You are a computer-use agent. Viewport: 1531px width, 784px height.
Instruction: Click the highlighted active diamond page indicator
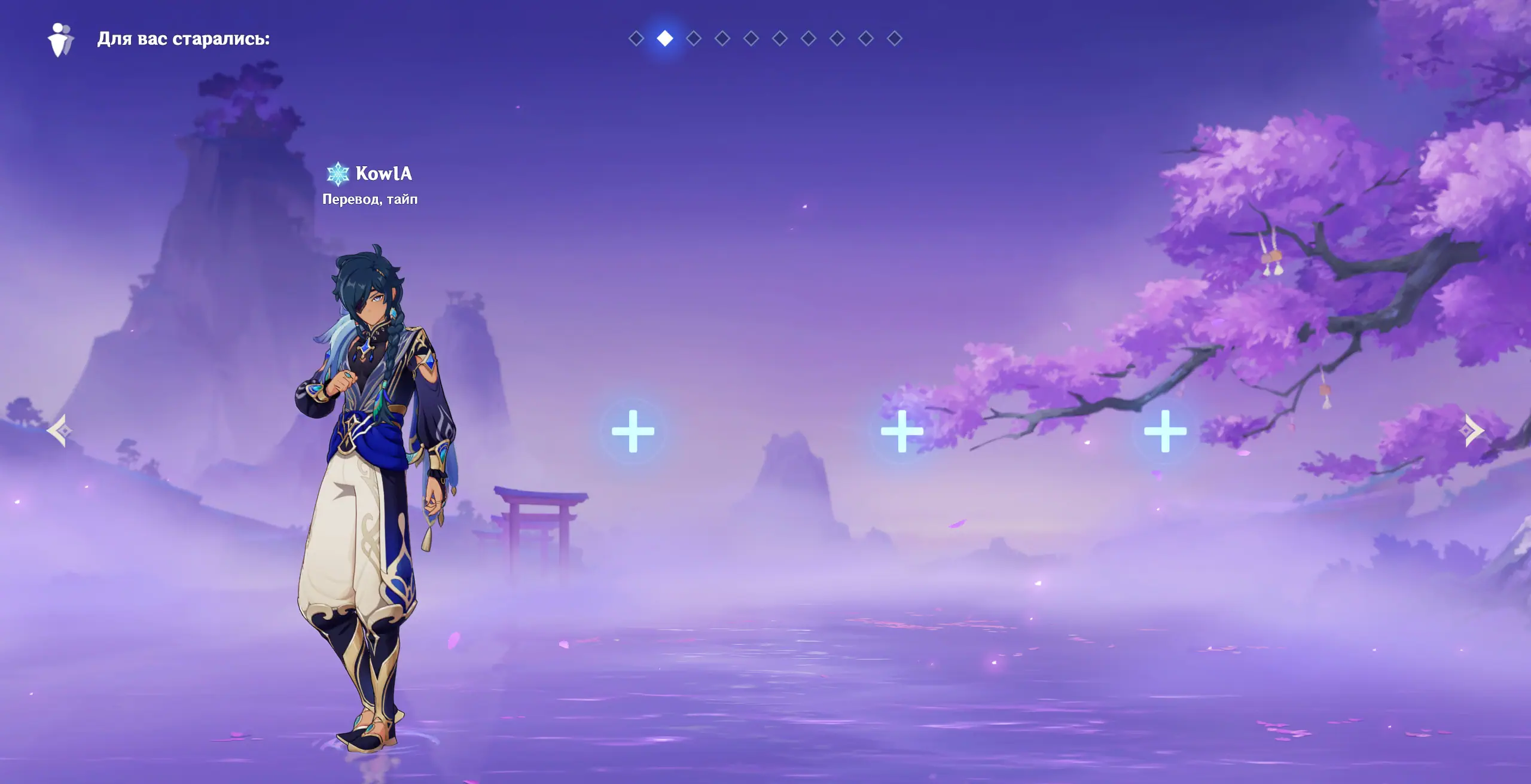tap(664, 39)
